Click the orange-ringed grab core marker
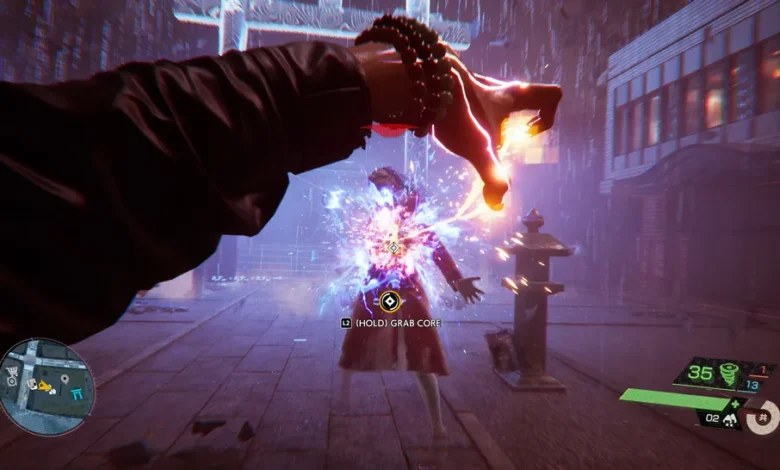The width and height of the screenshot is (780, 470). click(391, 299)
